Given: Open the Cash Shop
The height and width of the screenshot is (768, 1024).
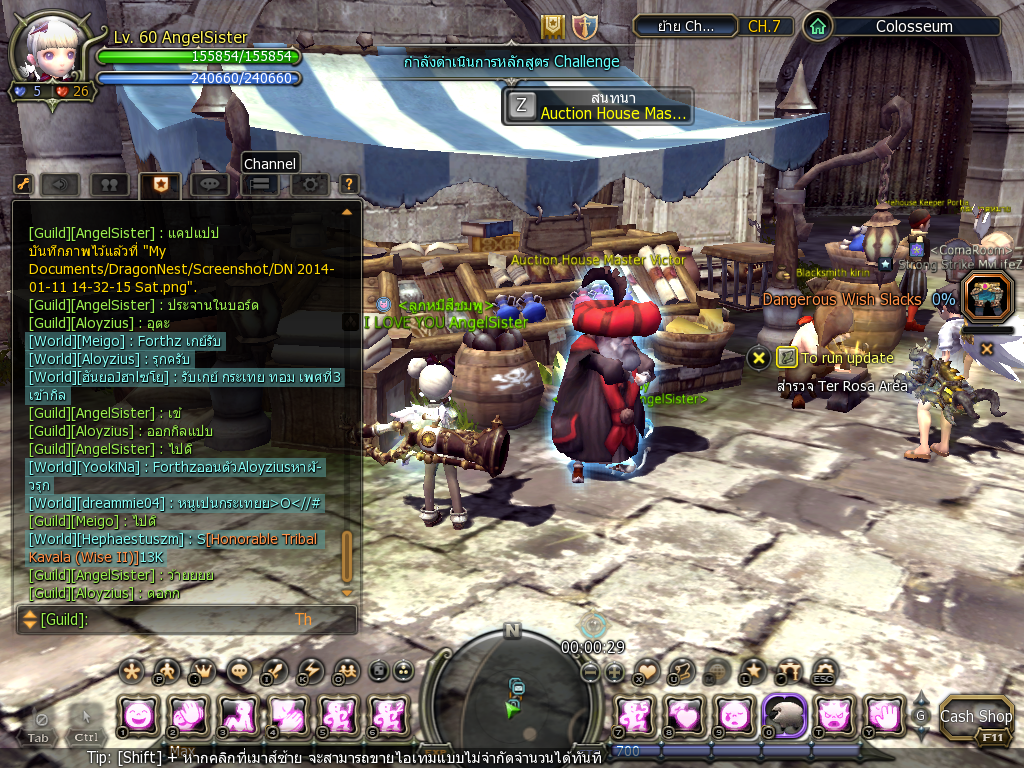Looking at the screenshot, I should [976, 716].
